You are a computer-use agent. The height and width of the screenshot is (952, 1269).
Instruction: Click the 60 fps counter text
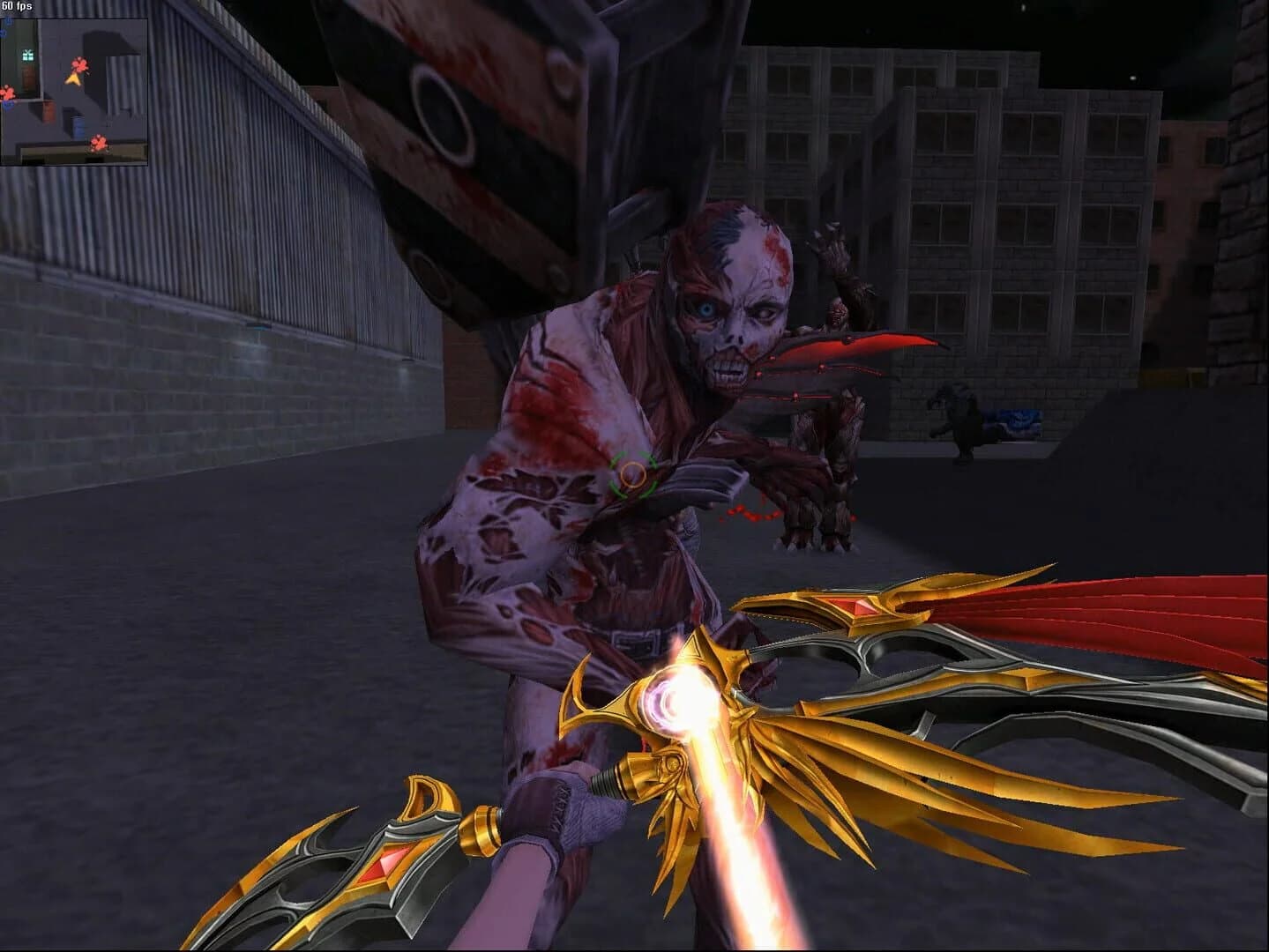pos(18,6)
